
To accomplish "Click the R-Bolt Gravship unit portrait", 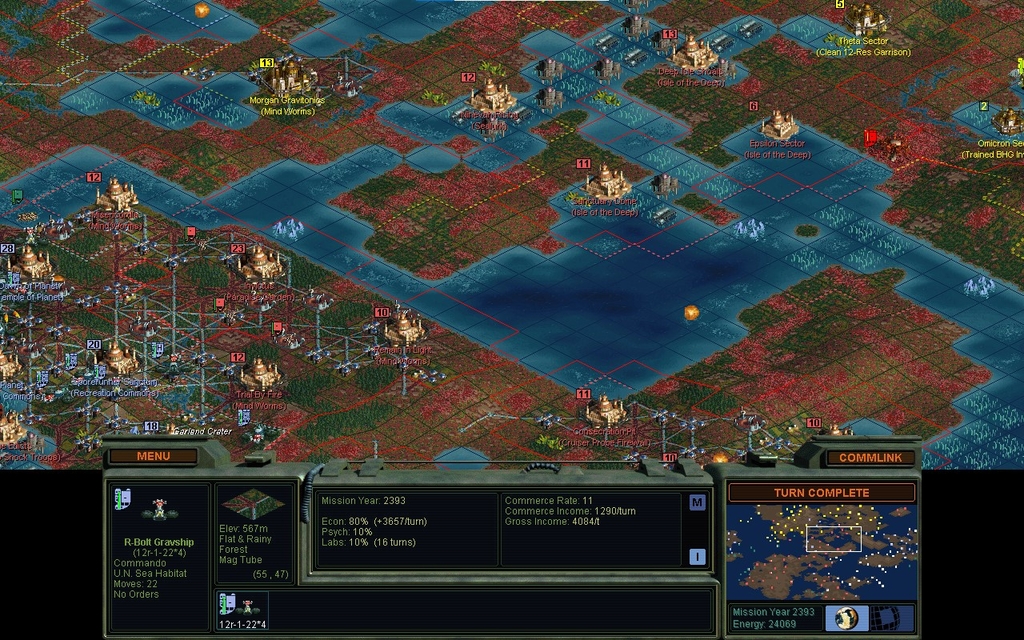I will pyautogui.click(x=158, y=510).
